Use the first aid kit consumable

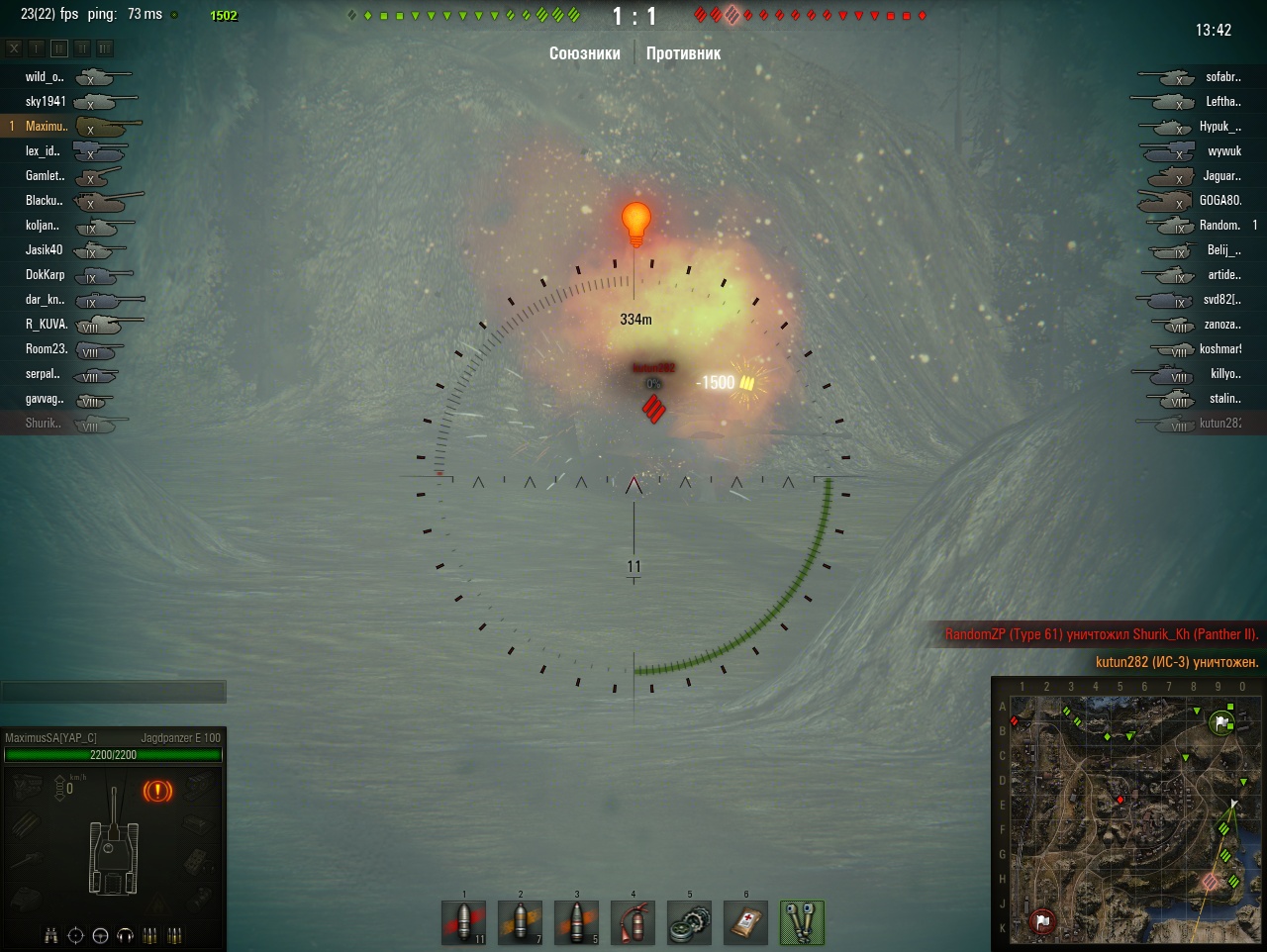coord(745,922)
